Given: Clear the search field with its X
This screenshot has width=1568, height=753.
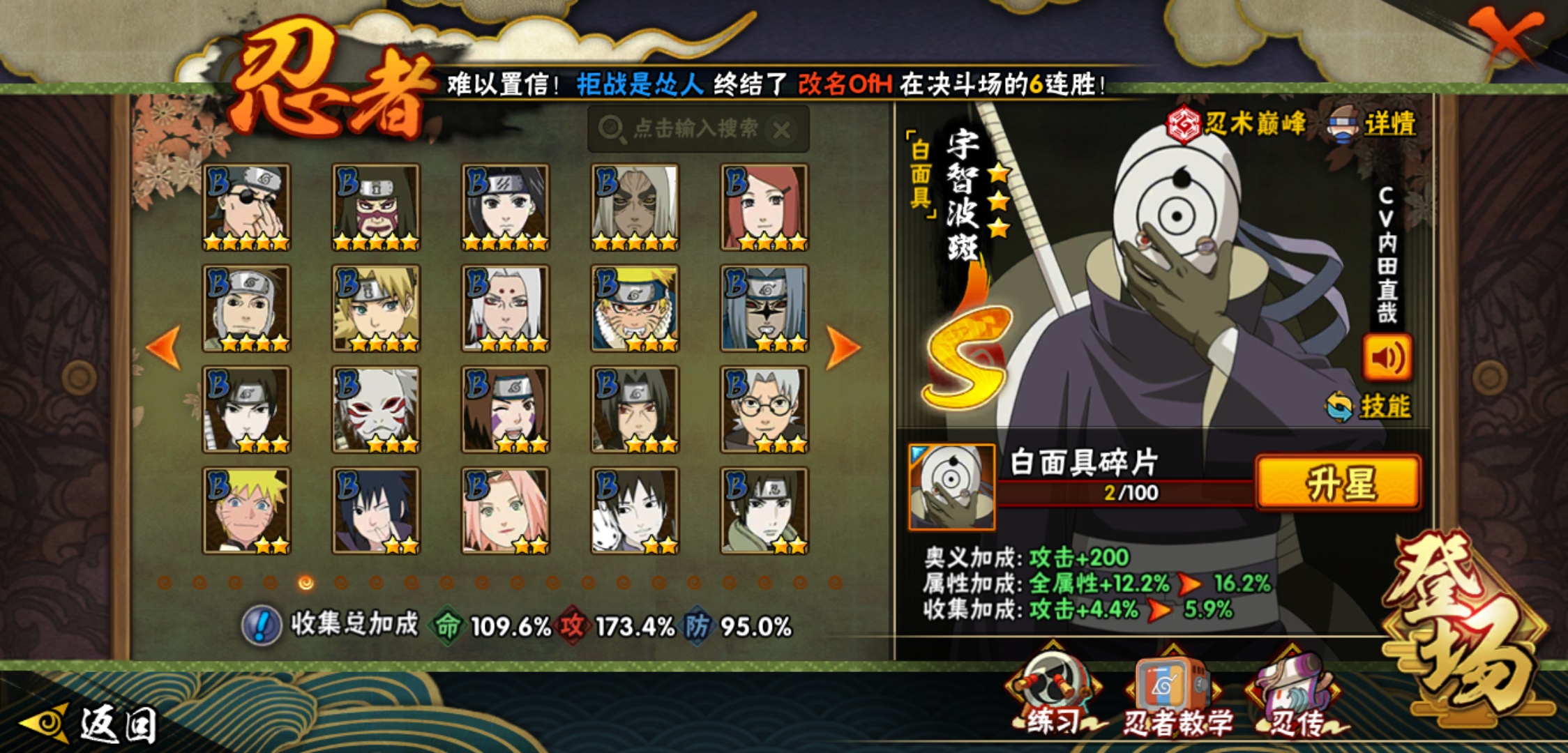Looking at the screenshot, I should pyautogui.click(x=782, y=130).
